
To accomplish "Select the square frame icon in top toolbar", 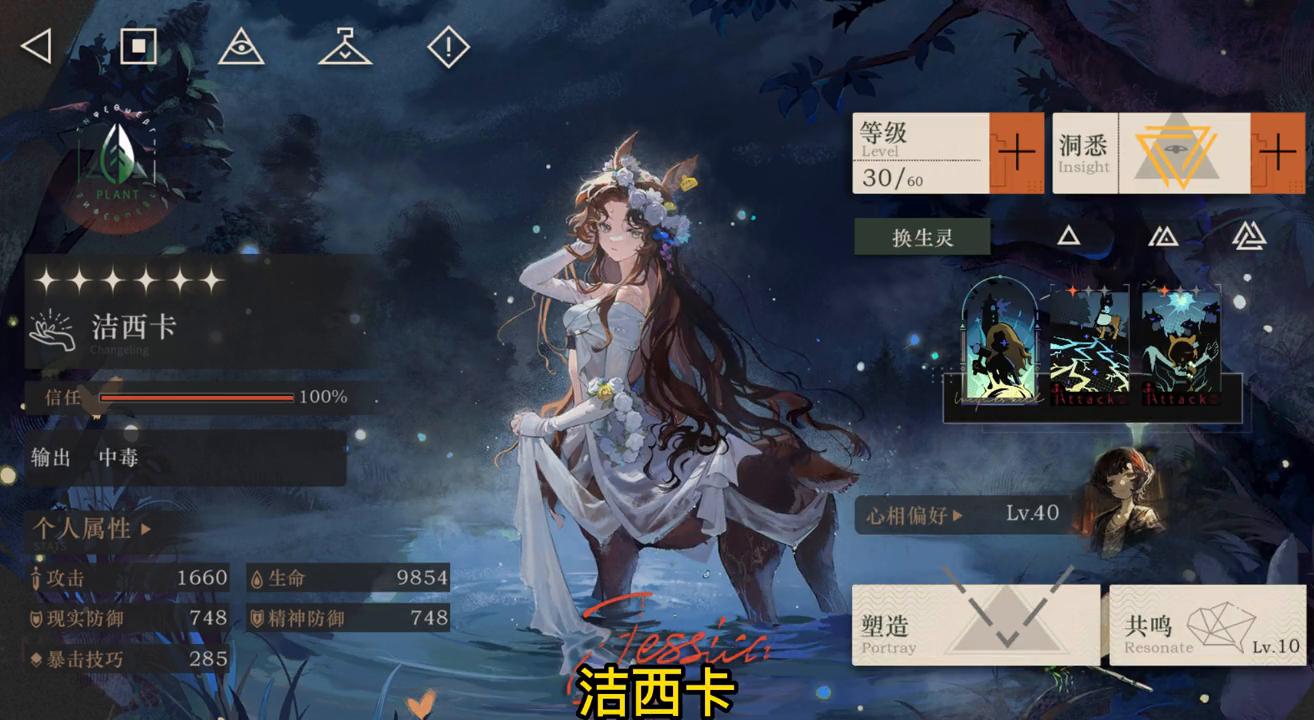I will pyautogui.click(x=140, y=44).
